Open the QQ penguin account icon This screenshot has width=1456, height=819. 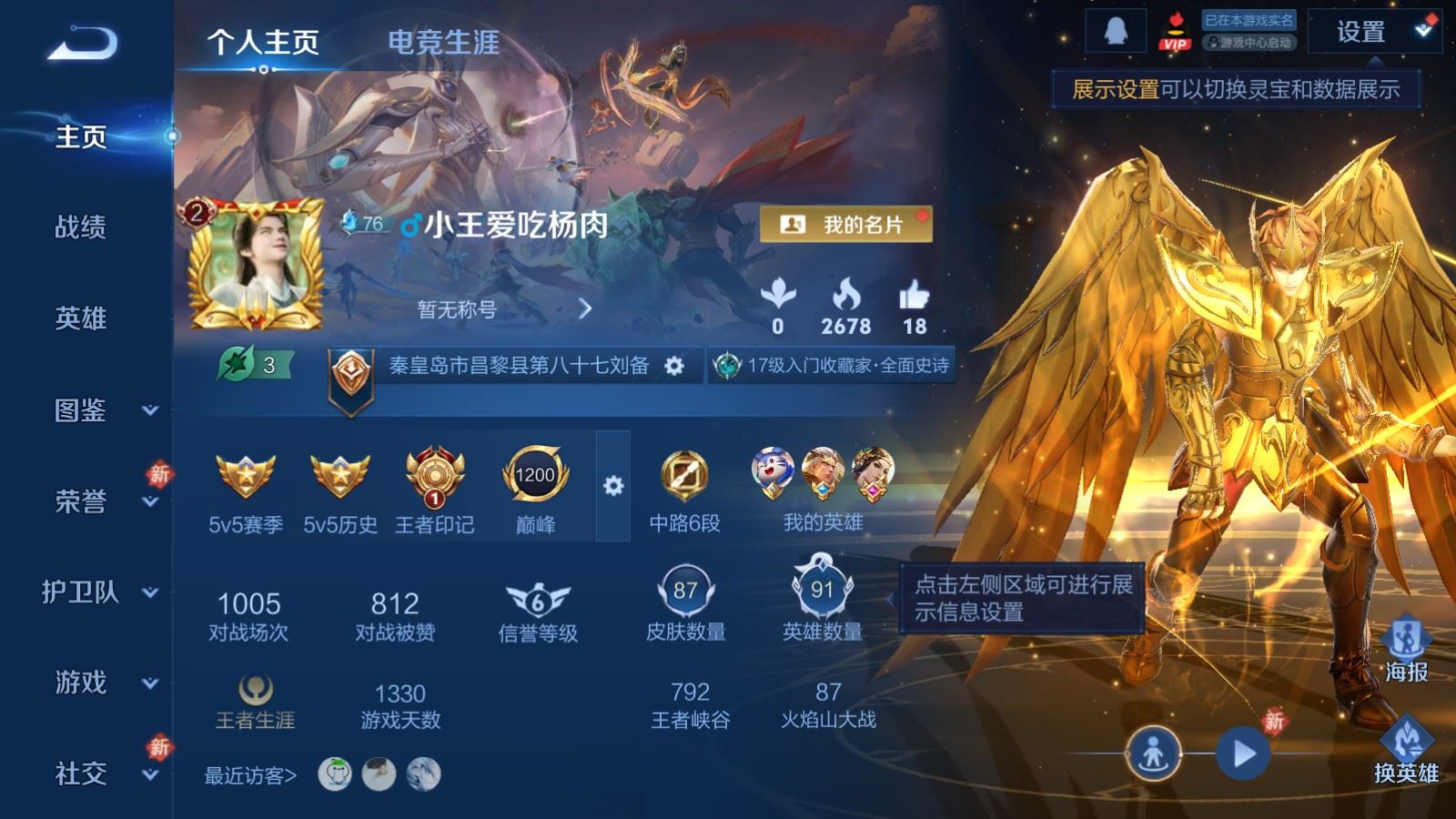(x=1114, y=30)
